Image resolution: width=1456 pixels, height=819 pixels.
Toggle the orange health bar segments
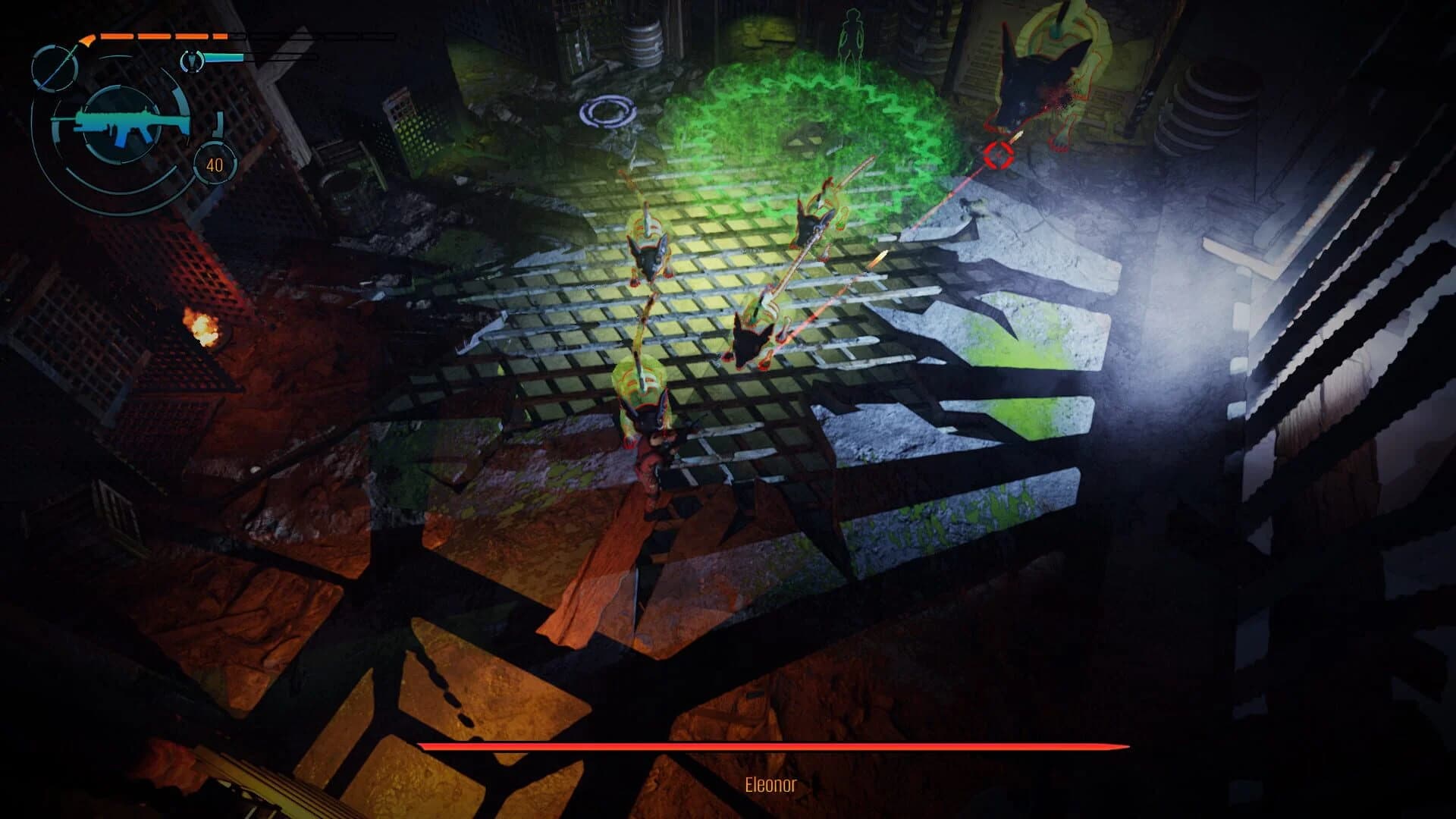163,36
